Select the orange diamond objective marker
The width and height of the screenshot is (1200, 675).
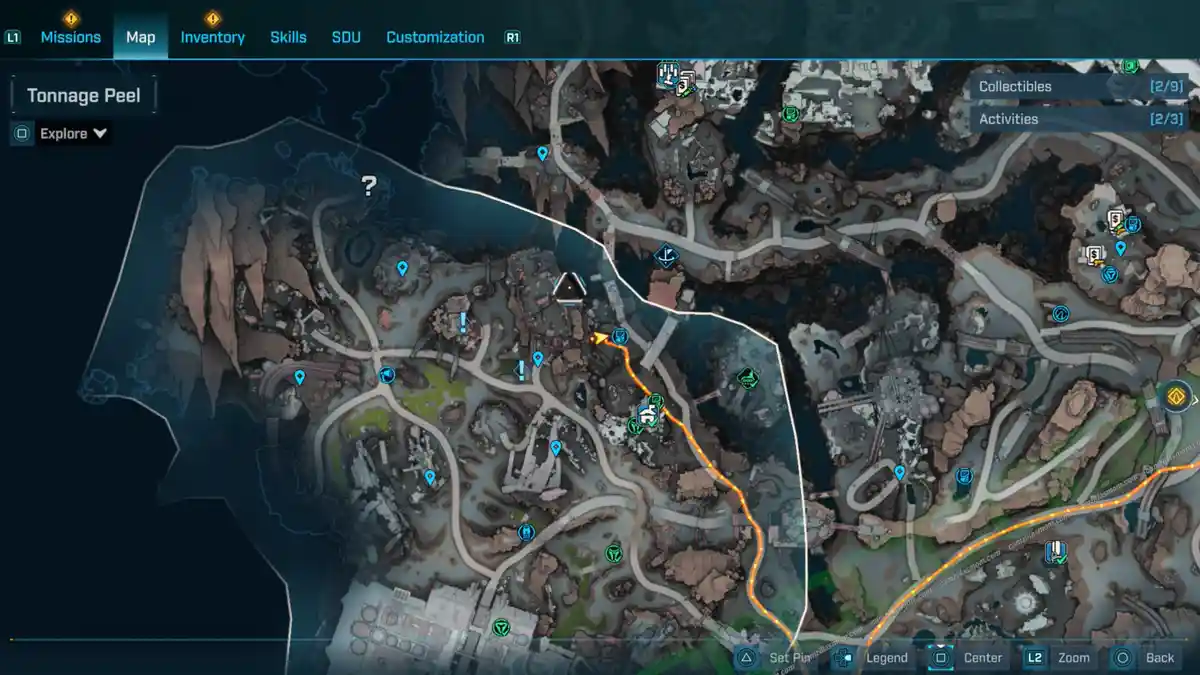[x=1177, y=396]
